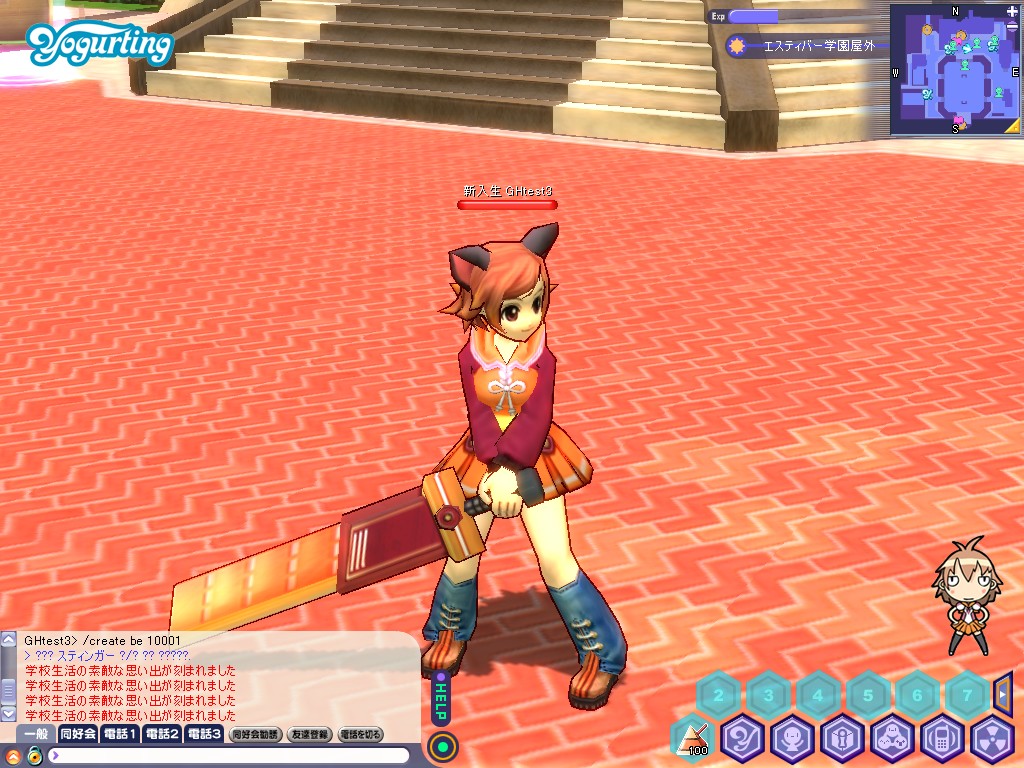Open the Y logo hexagon menu
This screenshot has height=768, width=1024.
[742, 740]
